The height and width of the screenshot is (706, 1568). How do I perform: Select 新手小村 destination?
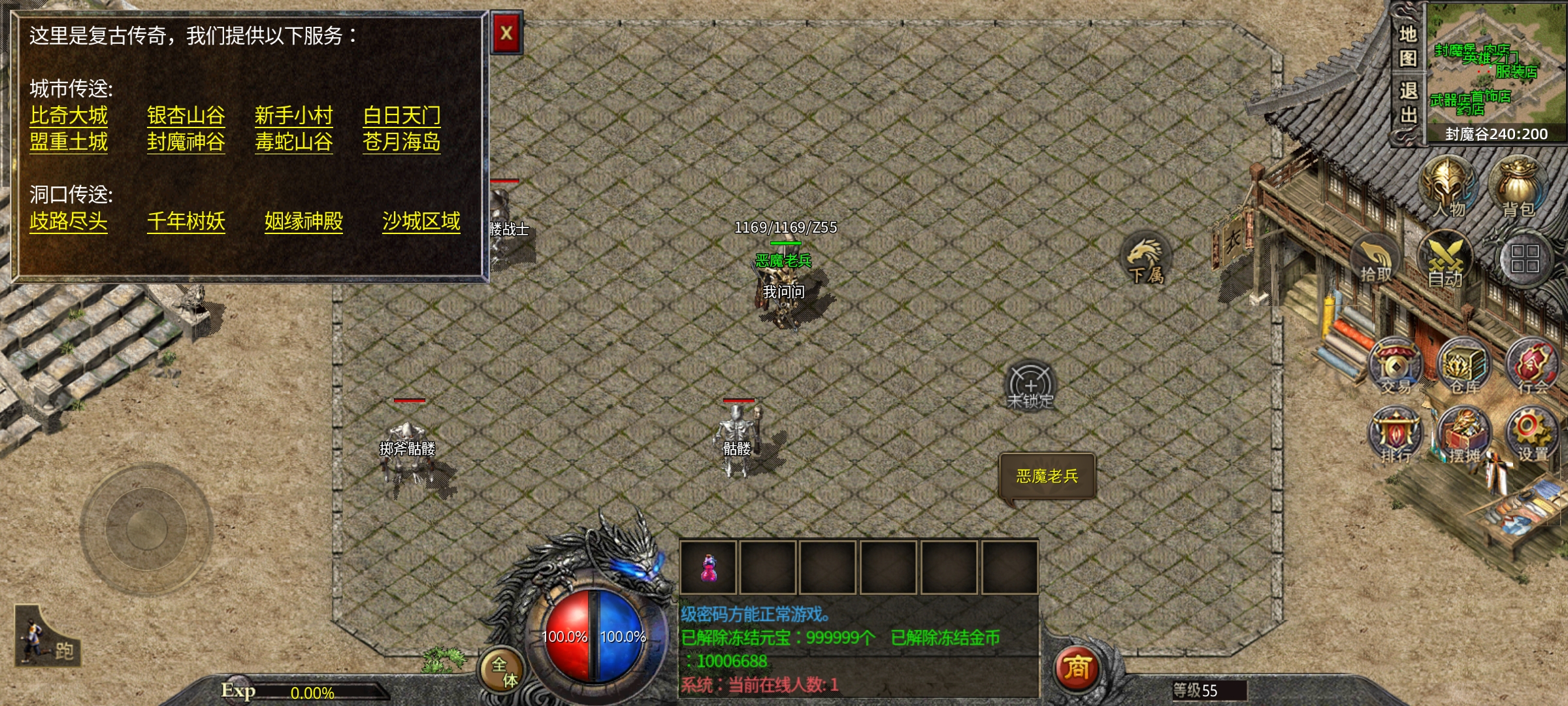pyautogui.click(x=293, y=116)
